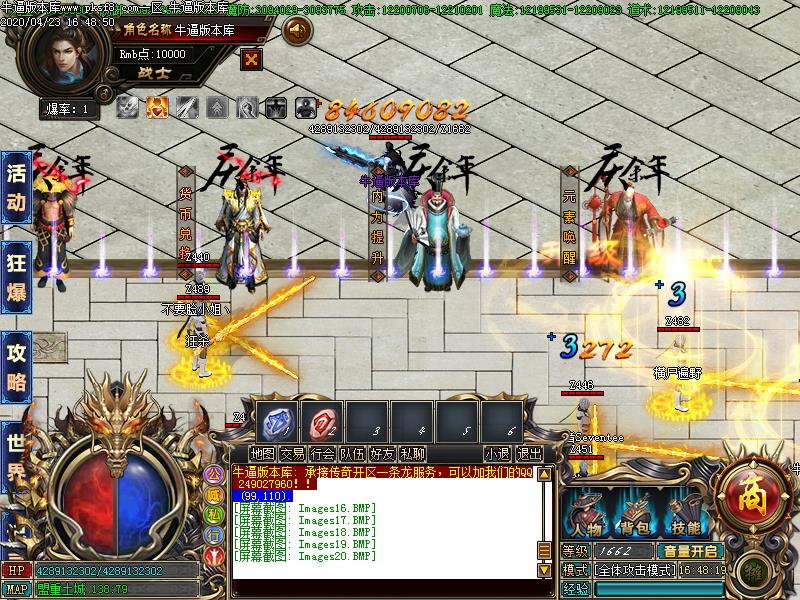The height and width of the screenshot is (600, 800).
Task: Toggle sound with the speaker button
Action: coord(297,31)
